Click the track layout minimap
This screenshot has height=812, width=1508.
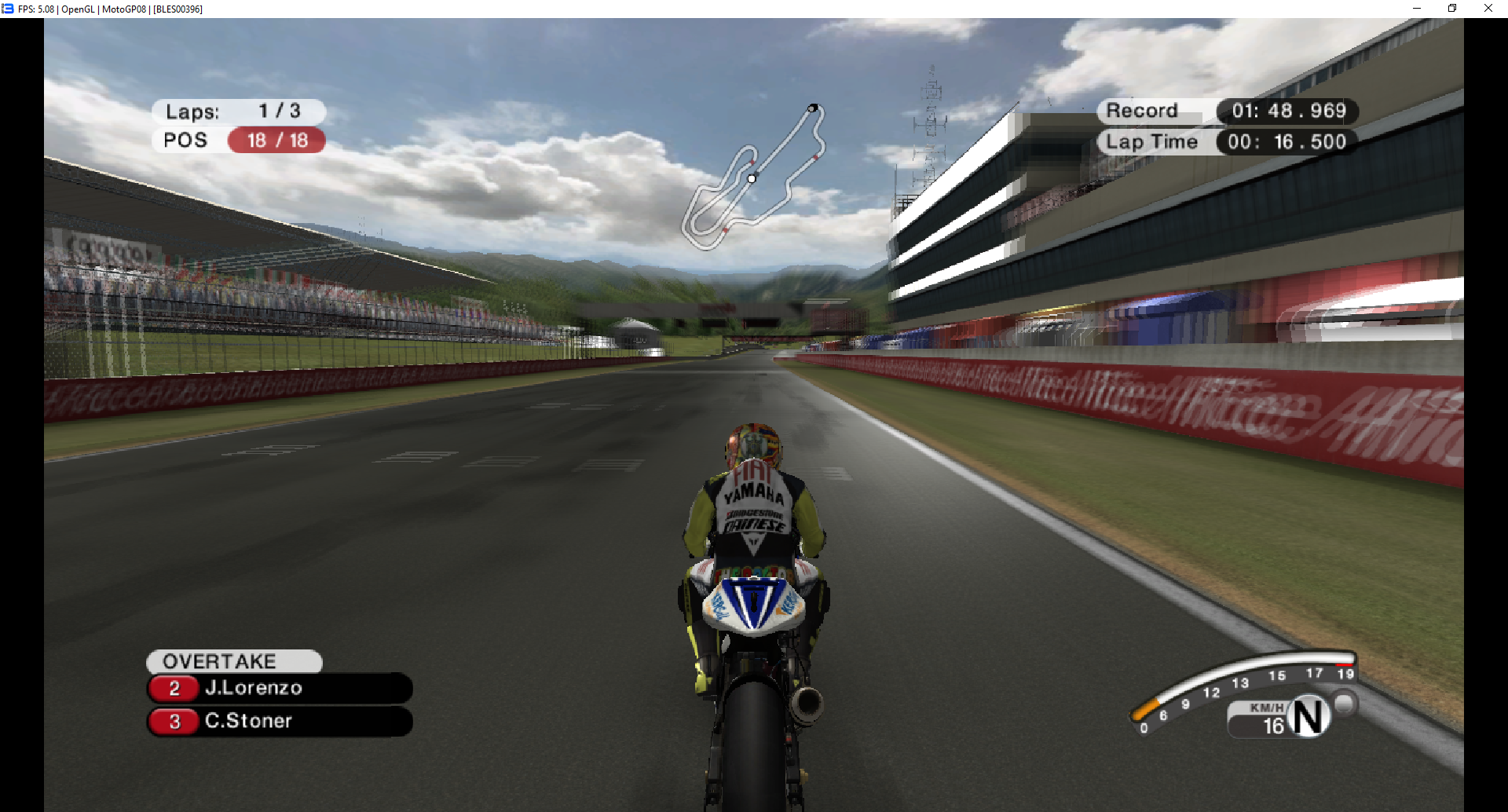(x=752, y=177)
